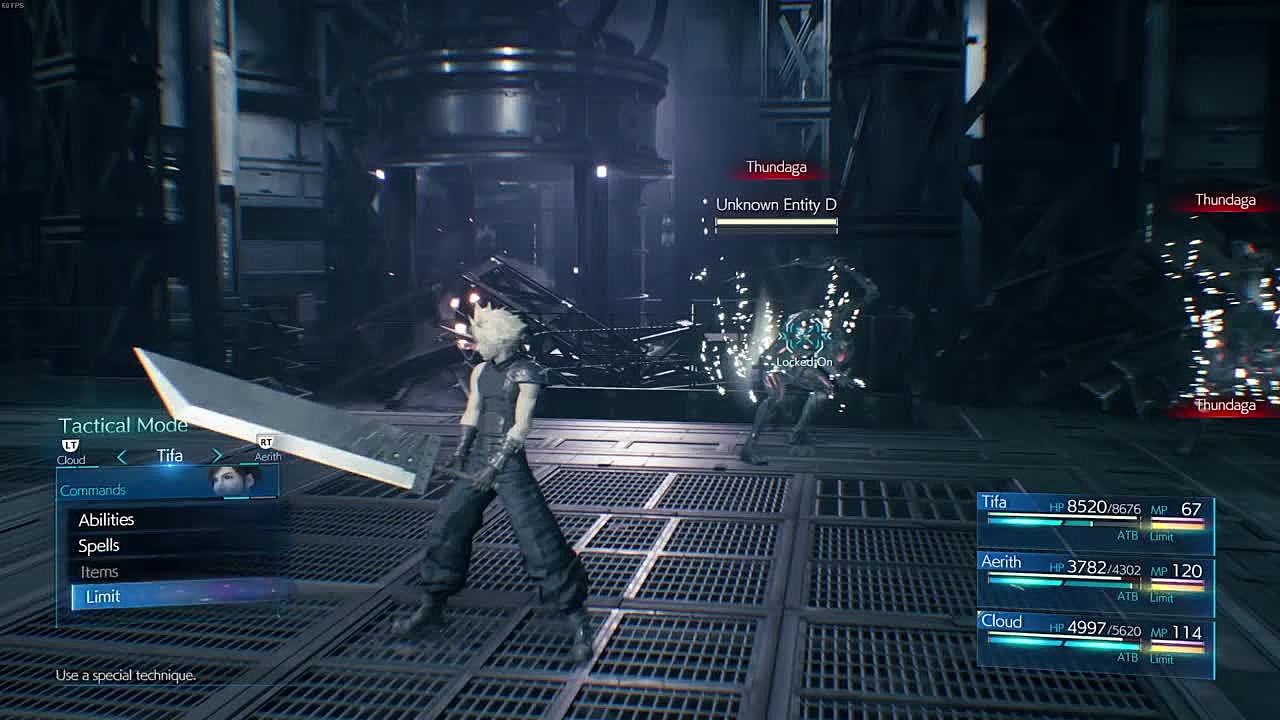Activate the highlighted Limit command

(103, 597)
